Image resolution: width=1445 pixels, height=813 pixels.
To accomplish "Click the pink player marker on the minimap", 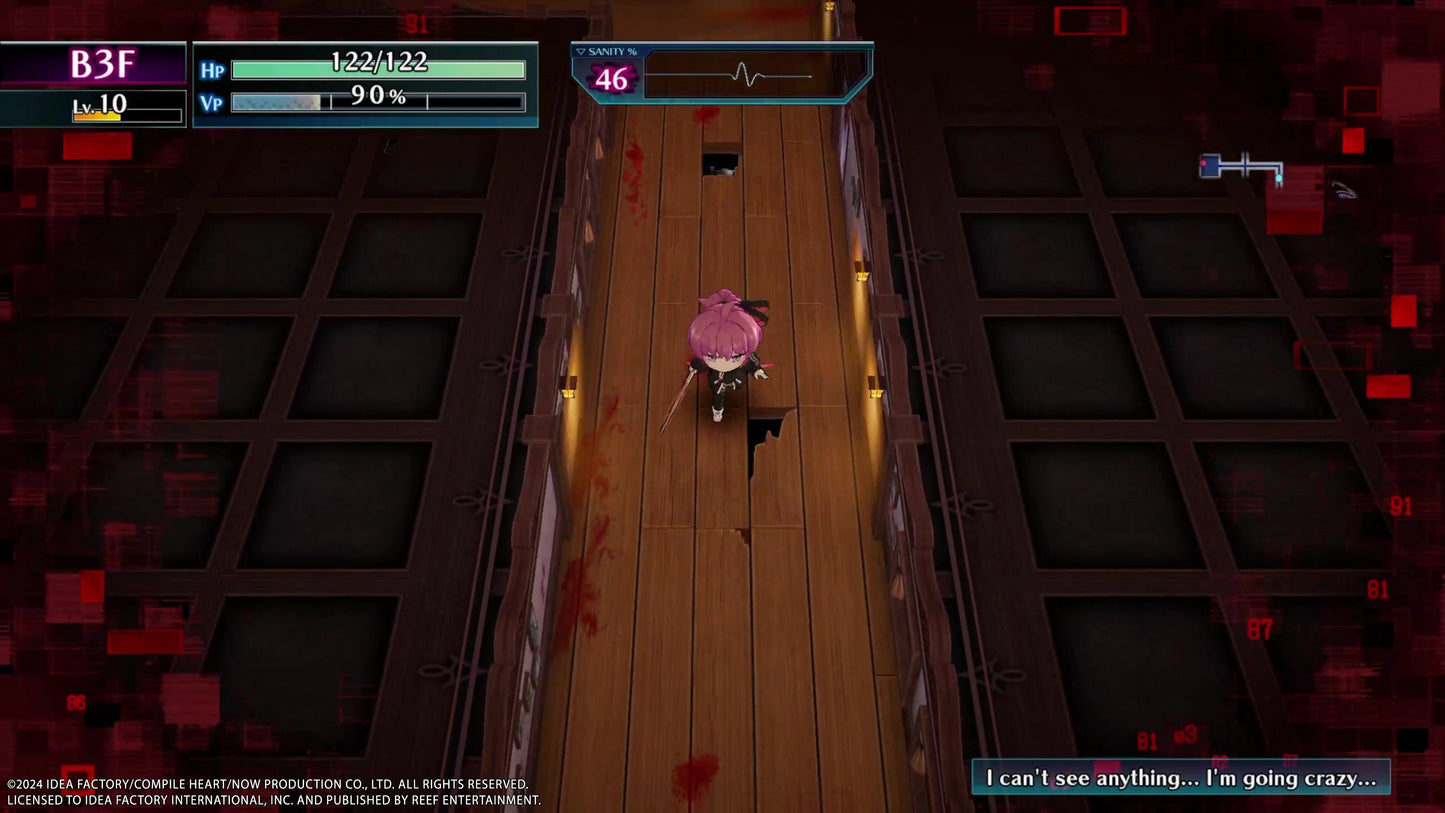I will pyautogui.click(x=1203, y=163).
